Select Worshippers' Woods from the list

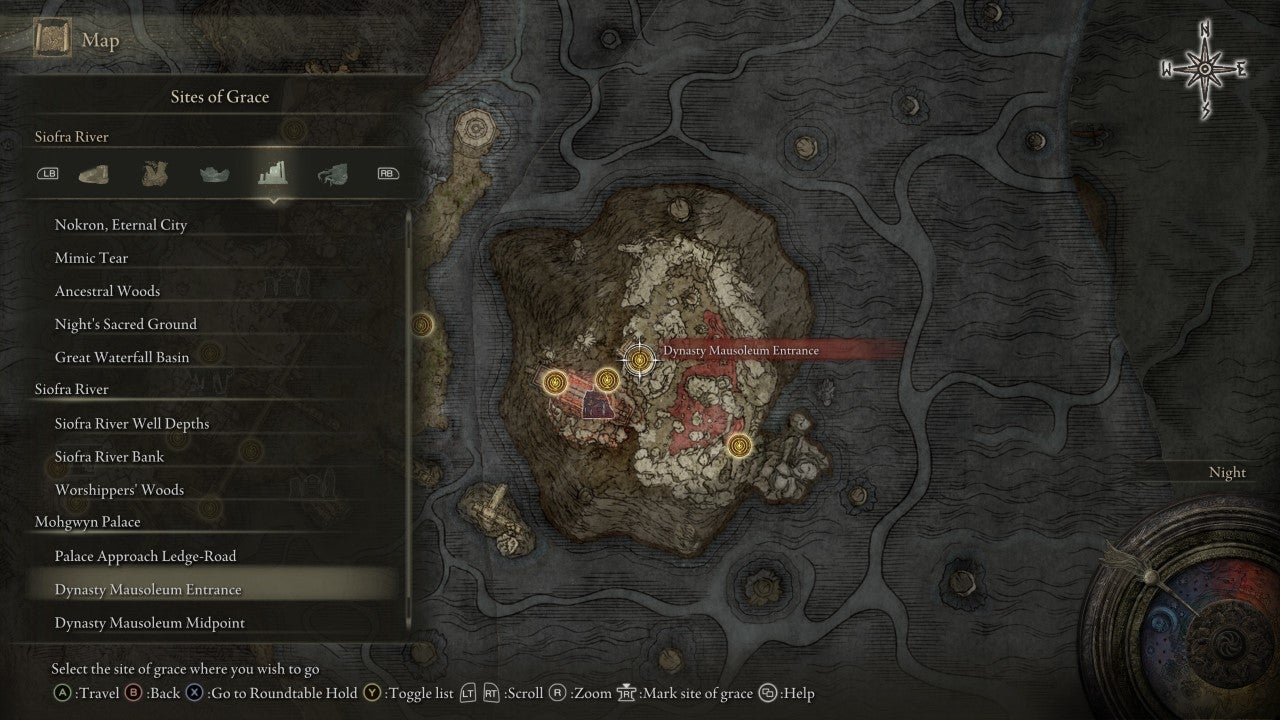click(120, 490)
